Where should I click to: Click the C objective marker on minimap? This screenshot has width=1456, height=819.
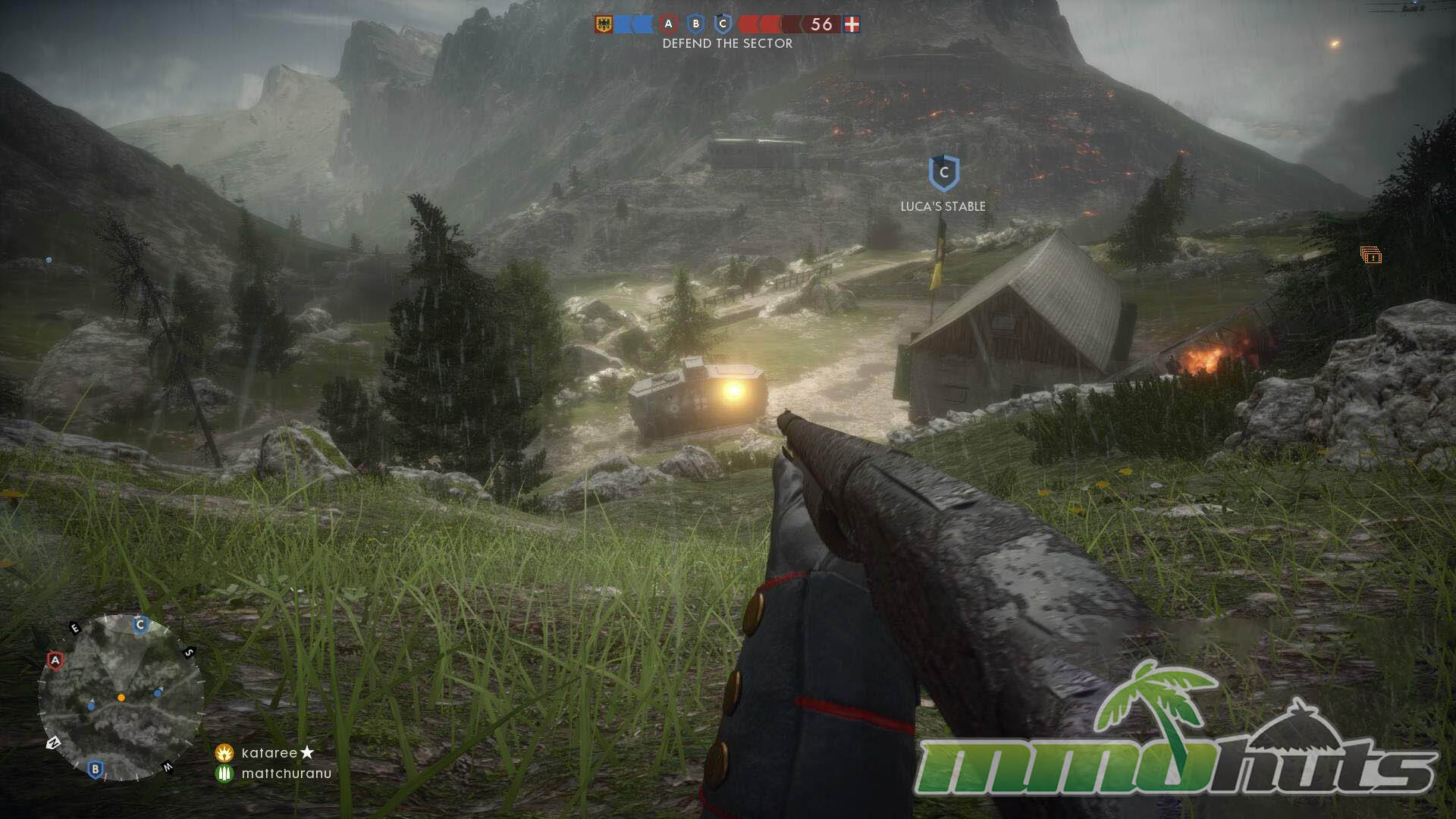(140, 625)
